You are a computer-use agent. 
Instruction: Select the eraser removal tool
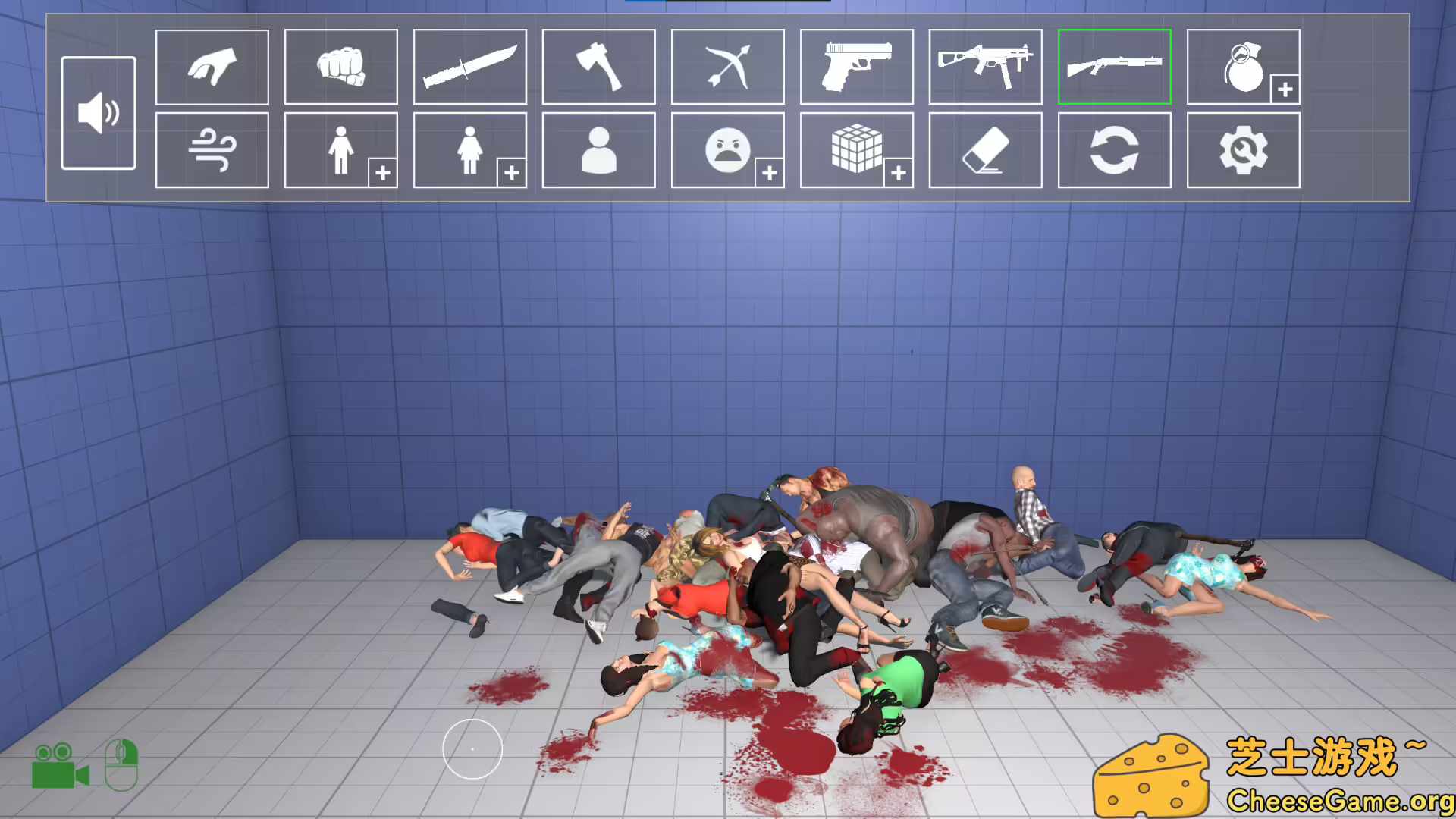[985, 150]
